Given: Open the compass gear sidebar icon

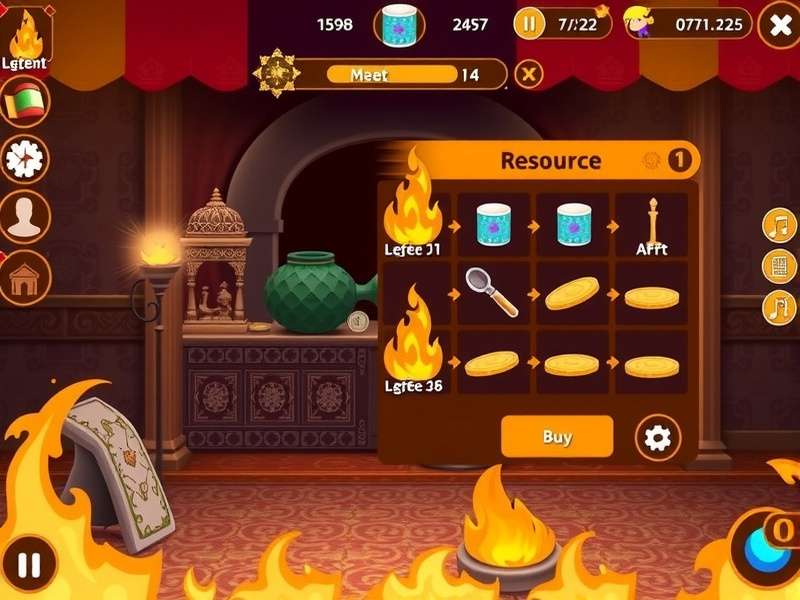Looking at the screenshot, I should [x=25, y=158].
